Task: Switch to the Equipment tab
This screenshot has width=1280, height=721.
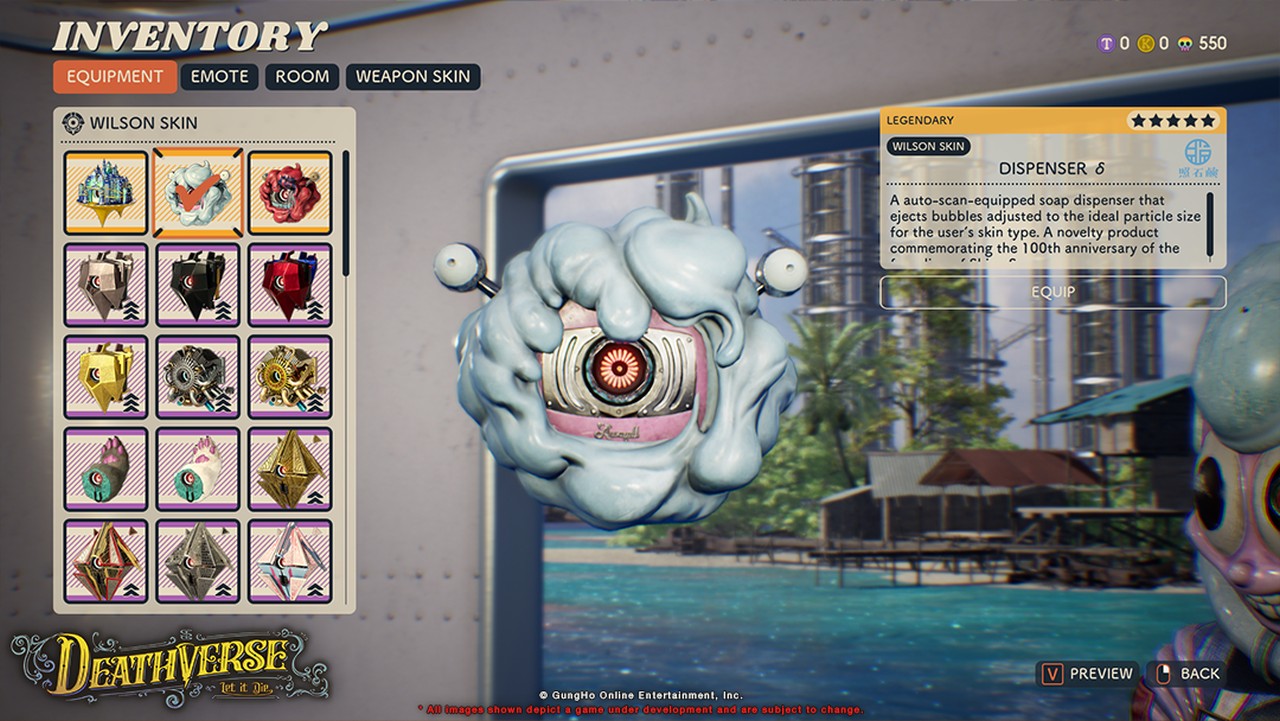Action: [115, 77]
